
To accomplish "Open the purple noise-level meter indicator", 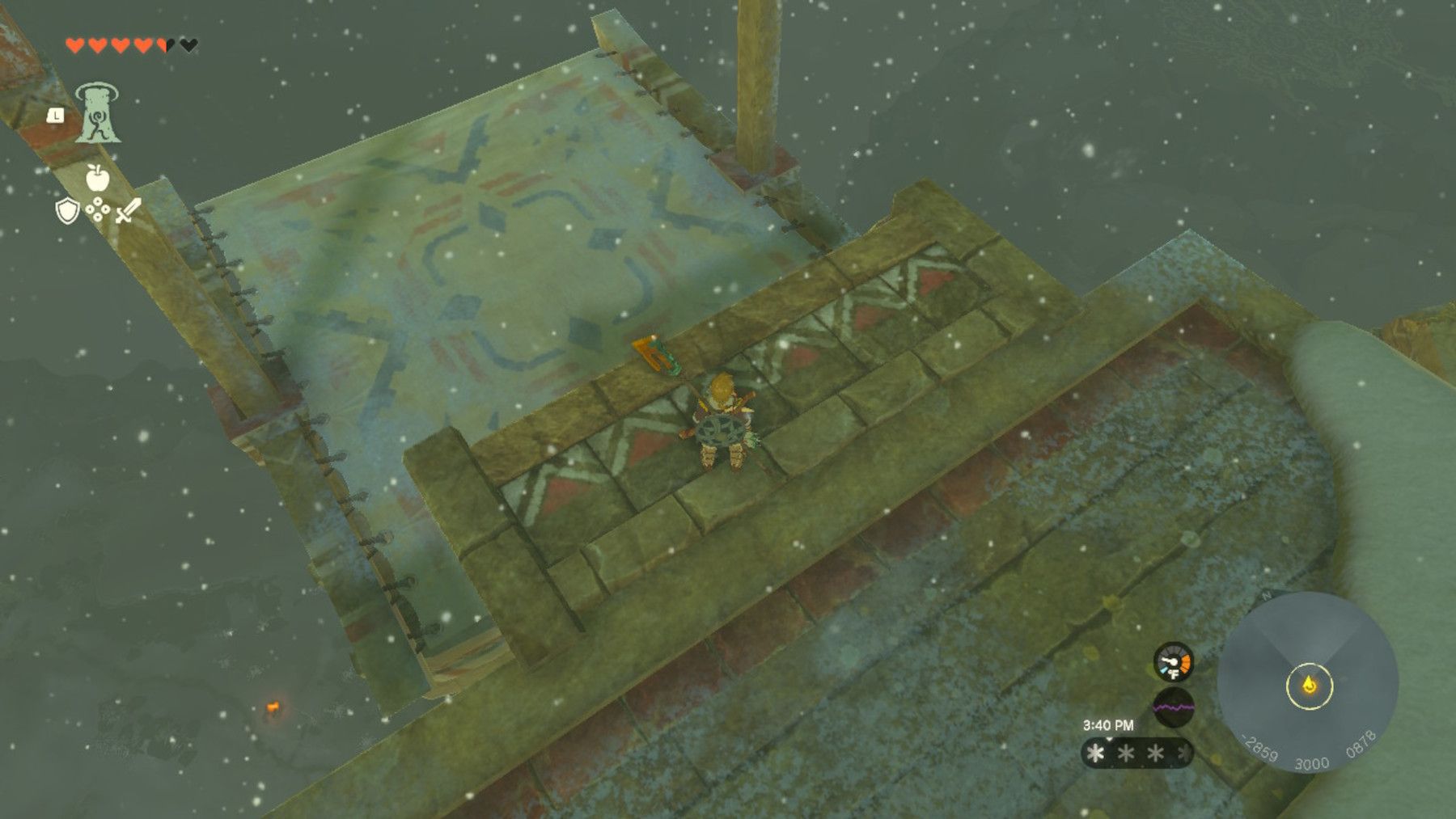I will (1173, 707).
